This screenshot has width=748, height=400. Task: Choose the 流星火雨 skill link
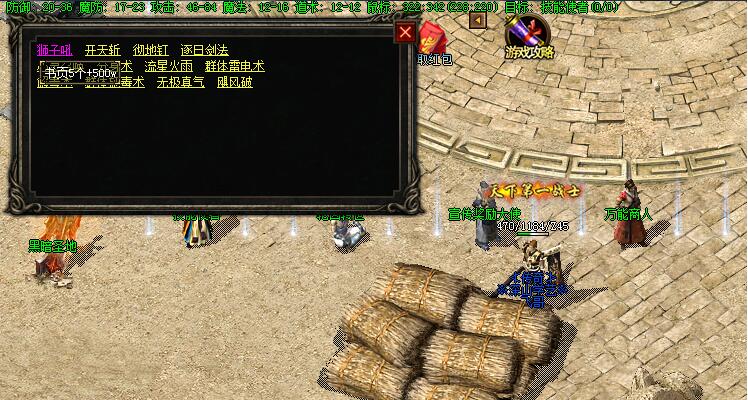169,66
